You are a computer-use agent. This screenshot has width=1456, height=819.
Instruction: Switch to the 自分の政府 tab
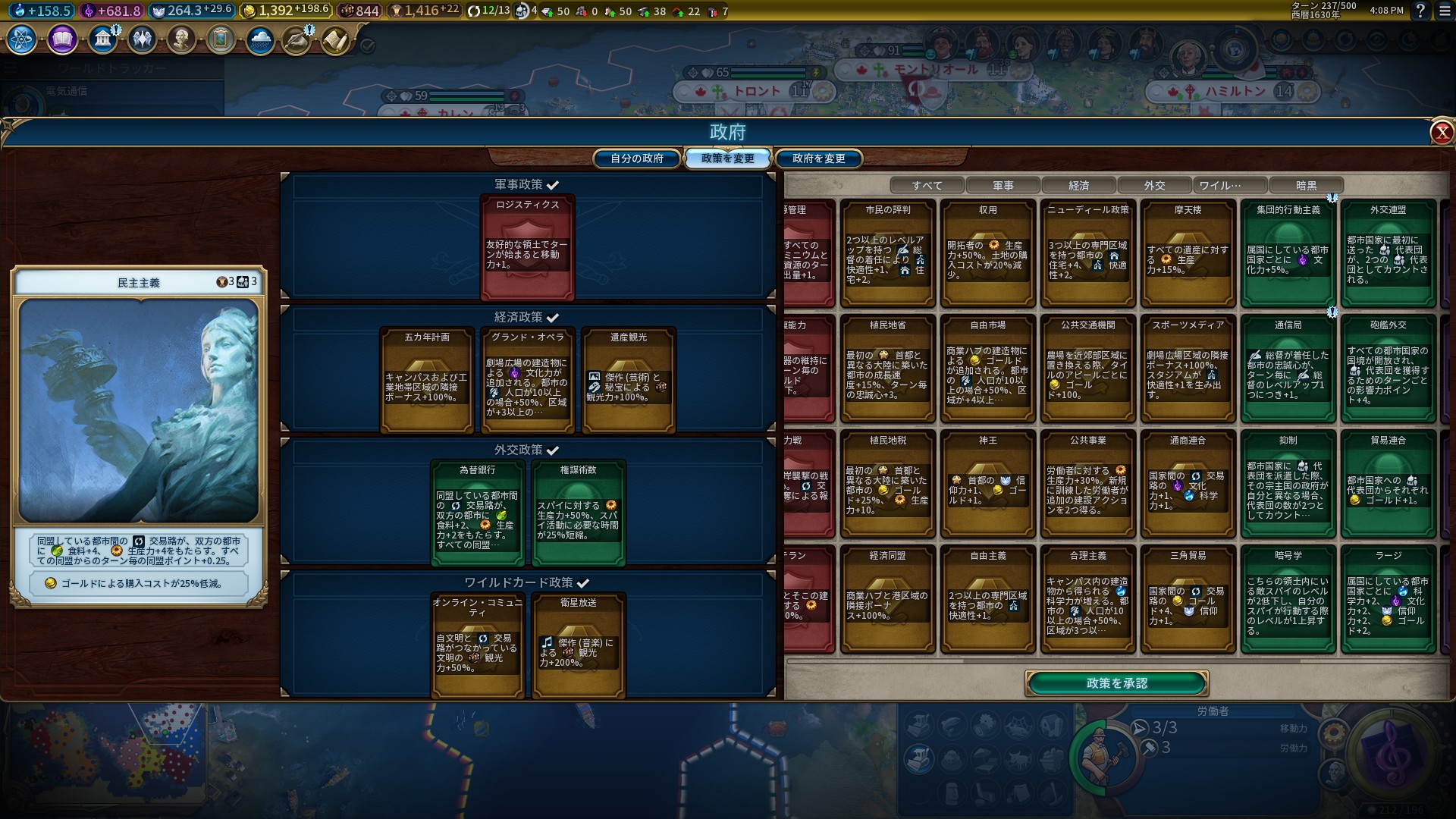click(x=637, y=158)
